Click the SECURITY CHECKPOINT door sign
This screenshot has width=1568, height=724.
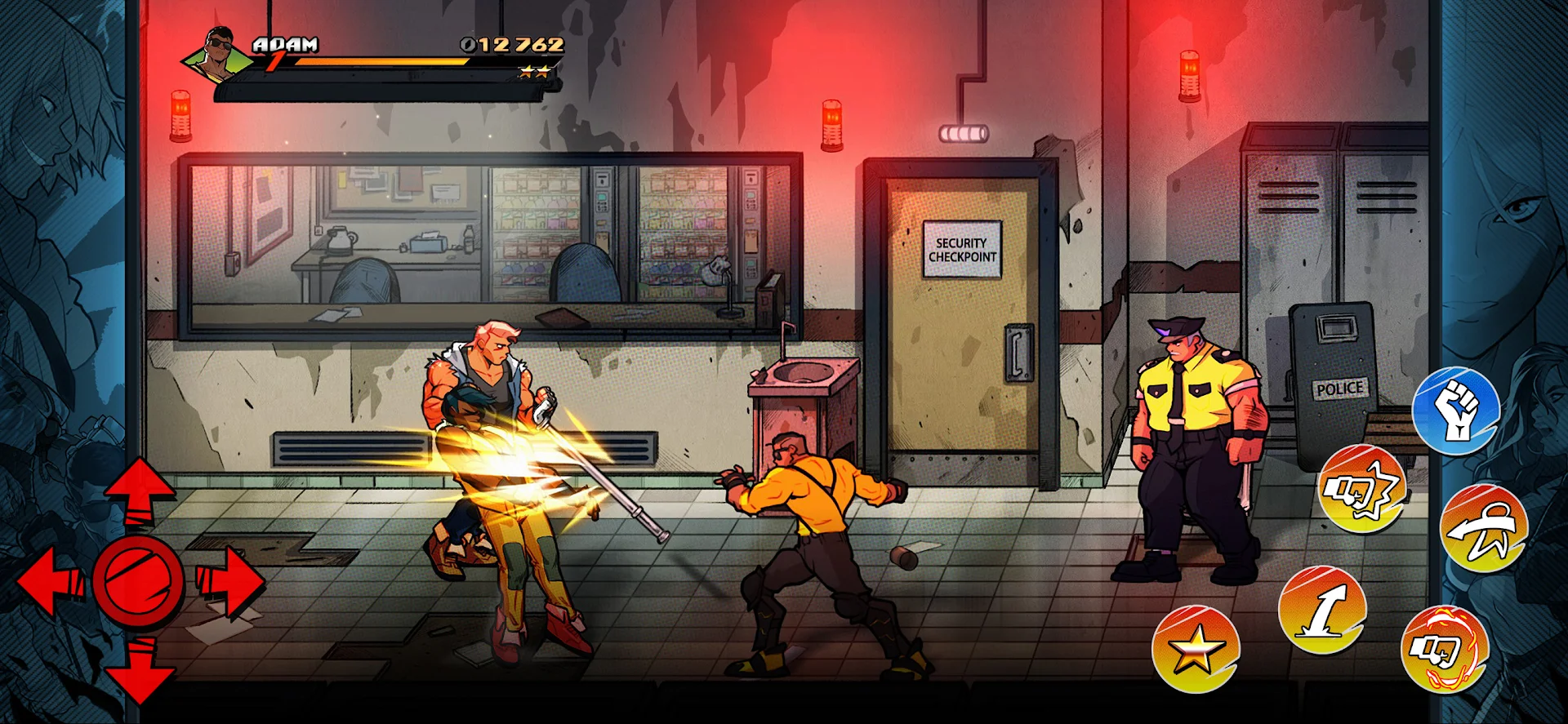click(962, 248)
